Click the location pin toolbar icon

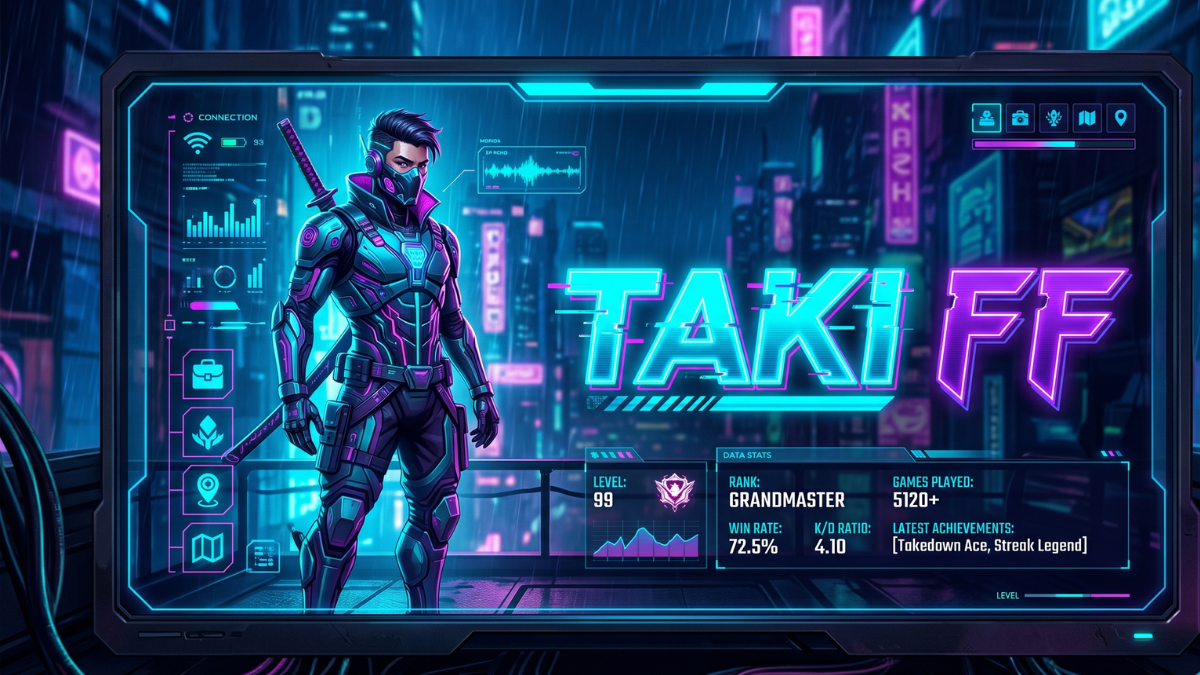click(1121, 118)
